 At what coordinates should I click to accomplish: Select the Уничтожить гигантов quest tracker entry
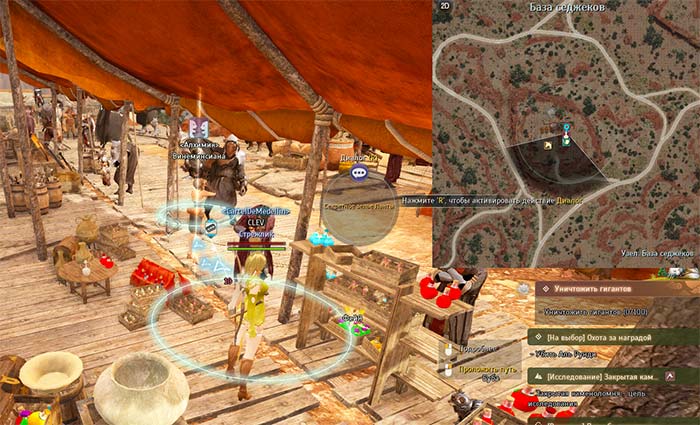click(598, 288)
